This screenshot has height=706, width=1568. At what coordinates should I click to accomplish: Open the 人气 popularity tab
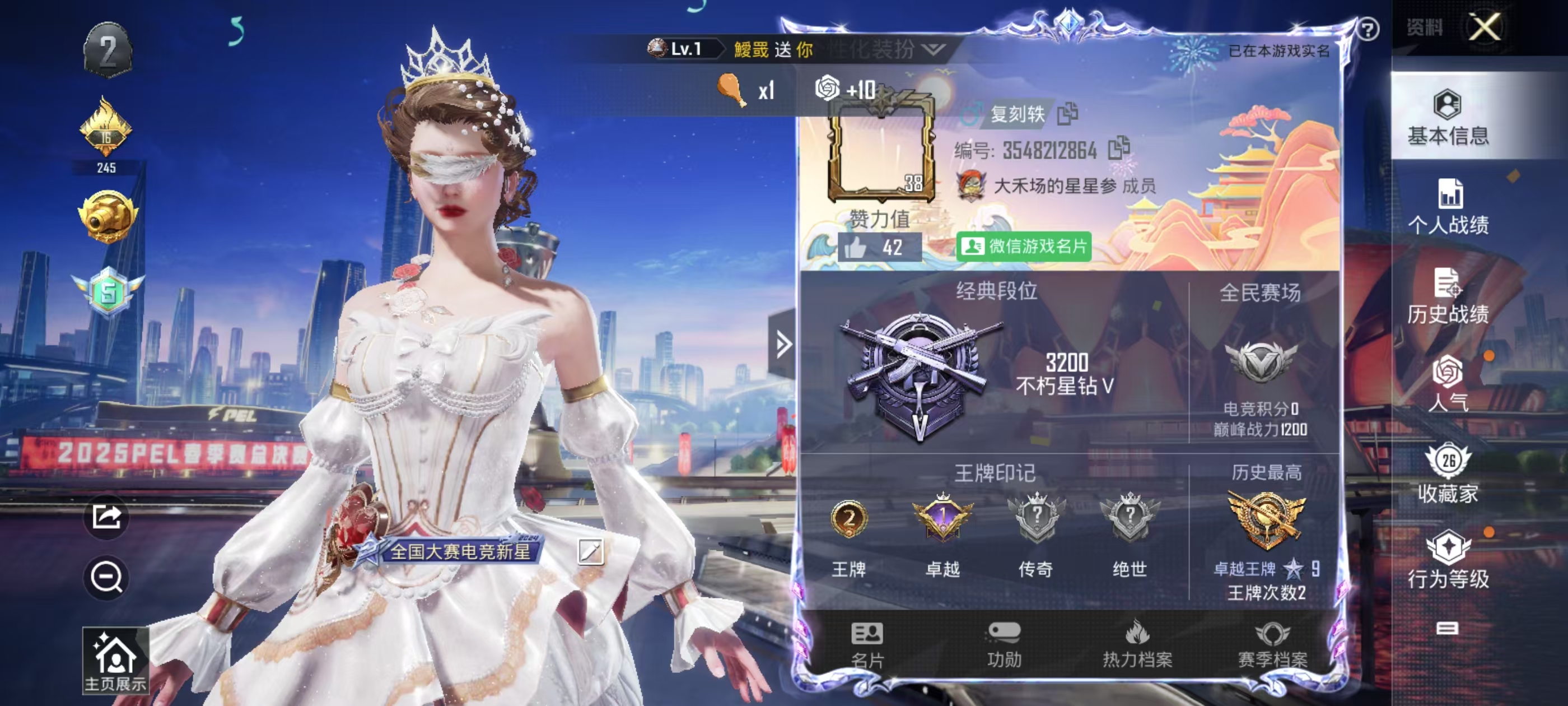(1448, 384)
